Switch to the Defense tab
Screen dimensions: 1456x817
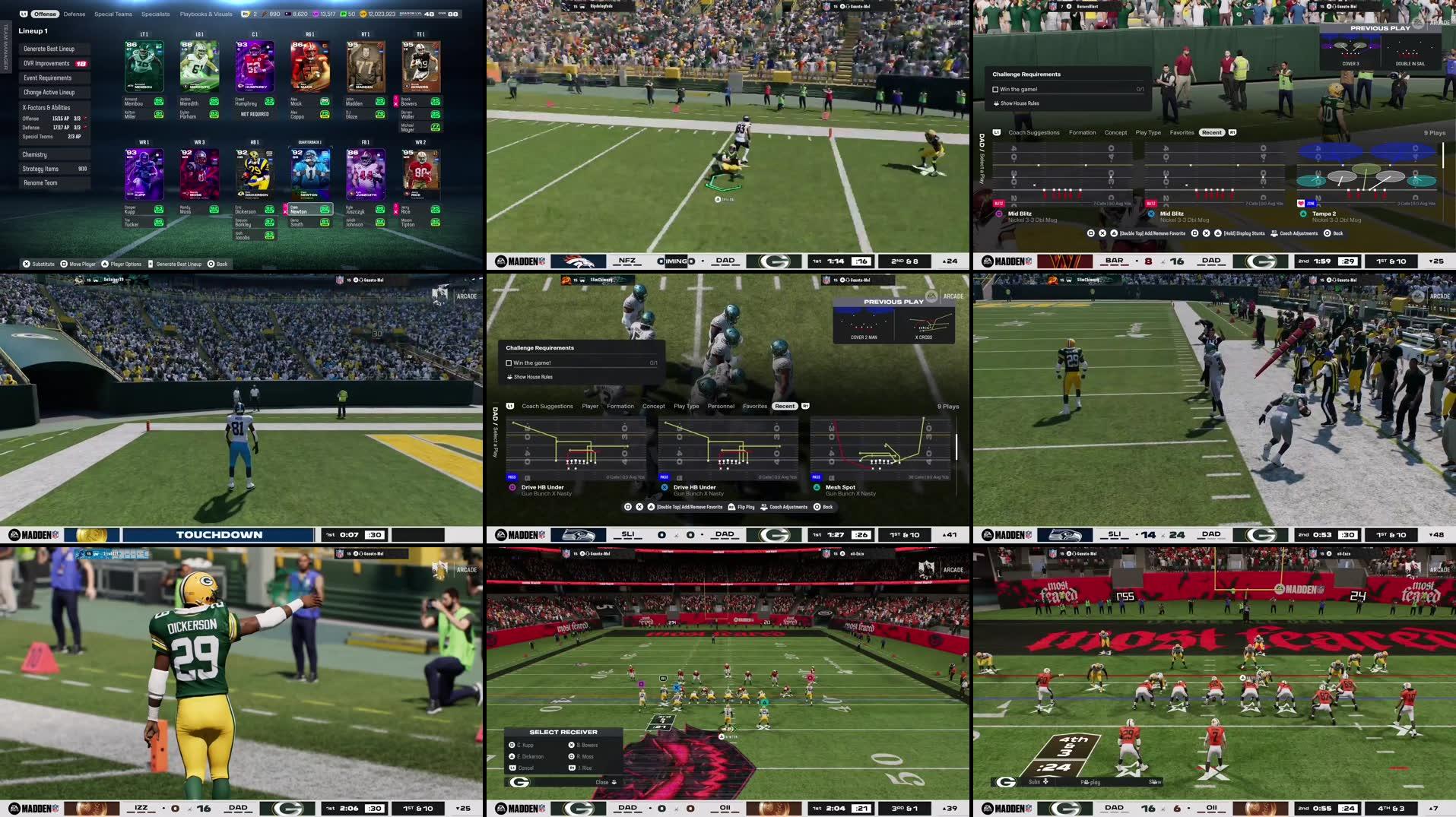coord(74,14)
